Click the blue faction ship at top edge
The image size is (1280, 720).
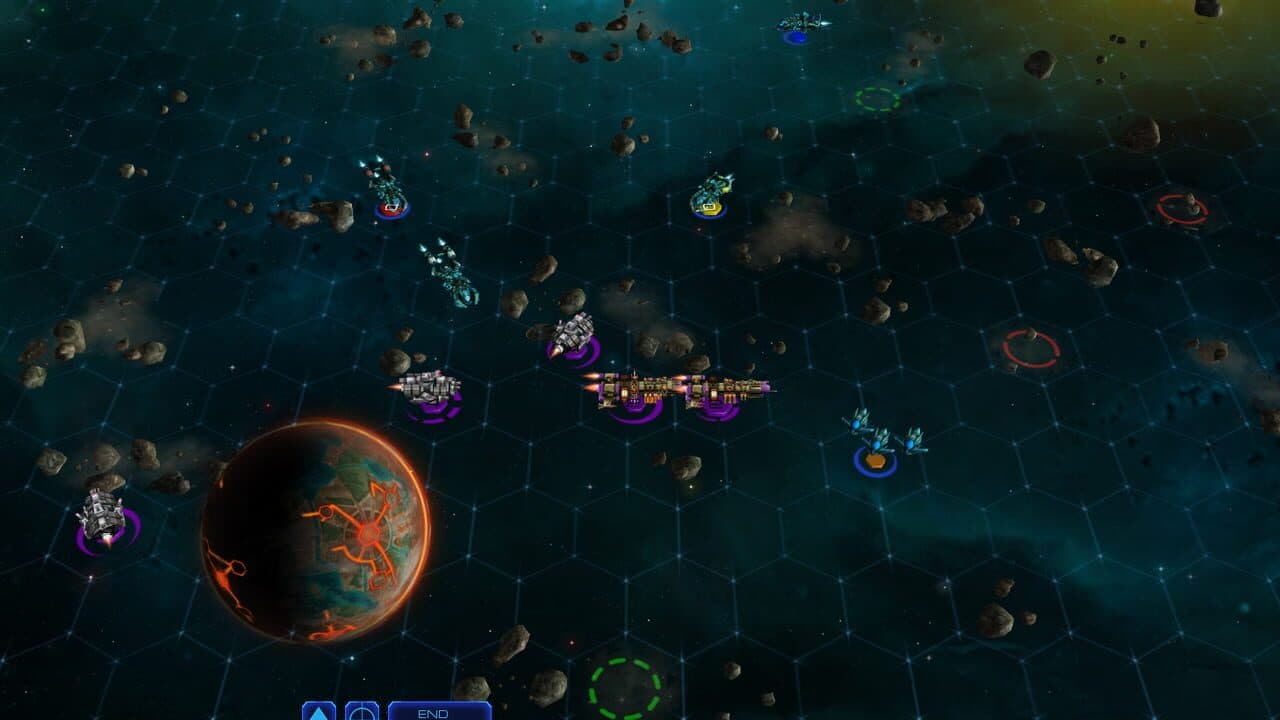[800, 20]
